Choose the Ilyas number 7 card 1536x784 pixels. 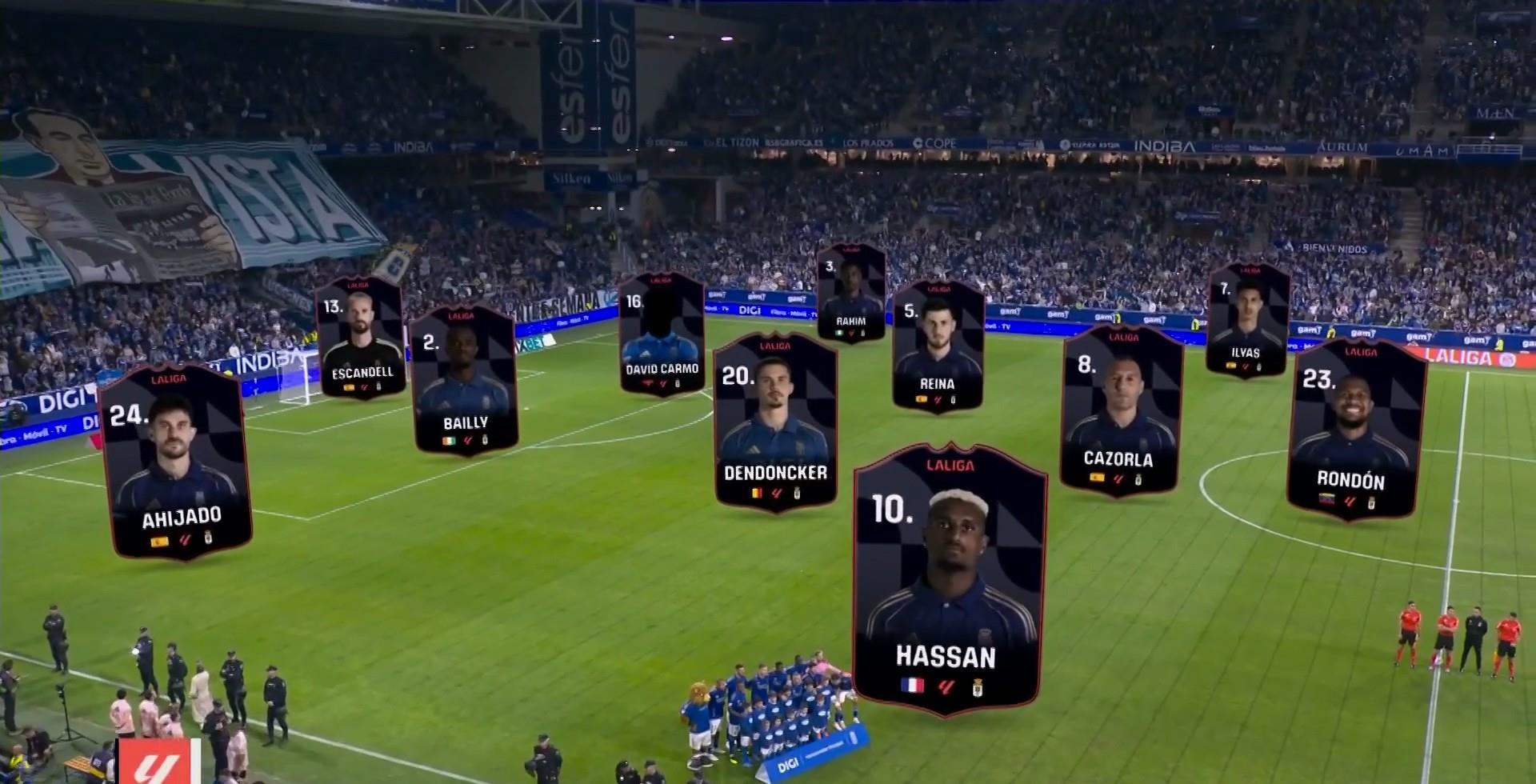[x=1246, y=320]
